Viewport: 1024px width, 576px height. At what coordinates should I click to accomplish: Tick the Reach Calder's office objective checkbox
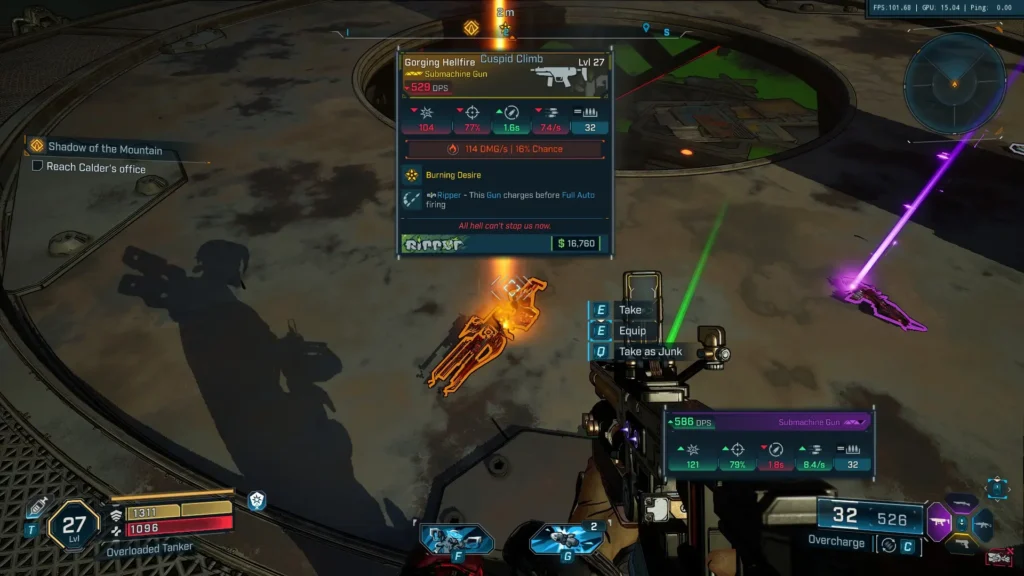[37, 167]
